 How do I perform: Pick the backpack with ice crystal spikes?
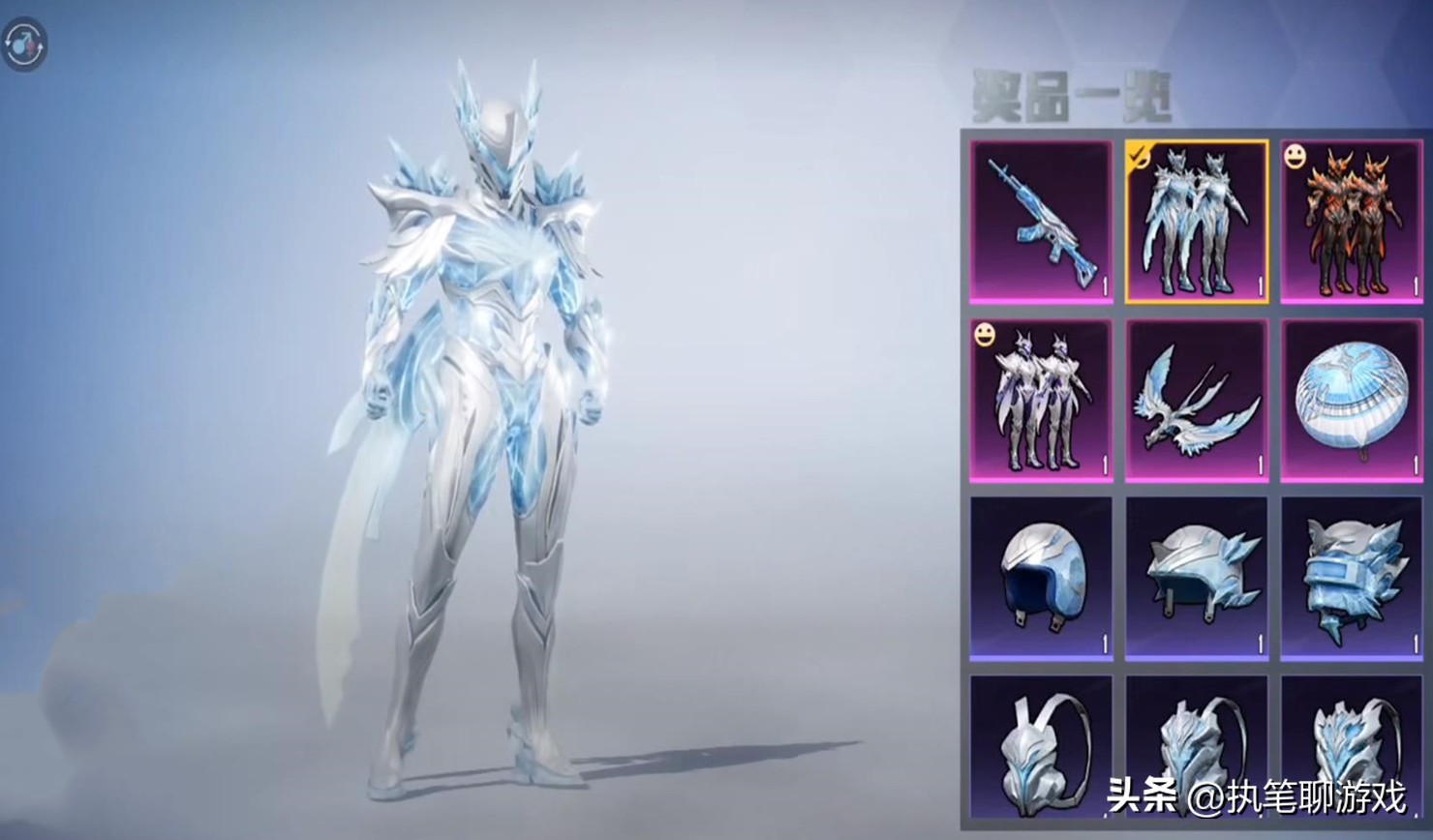point(1352,750)
